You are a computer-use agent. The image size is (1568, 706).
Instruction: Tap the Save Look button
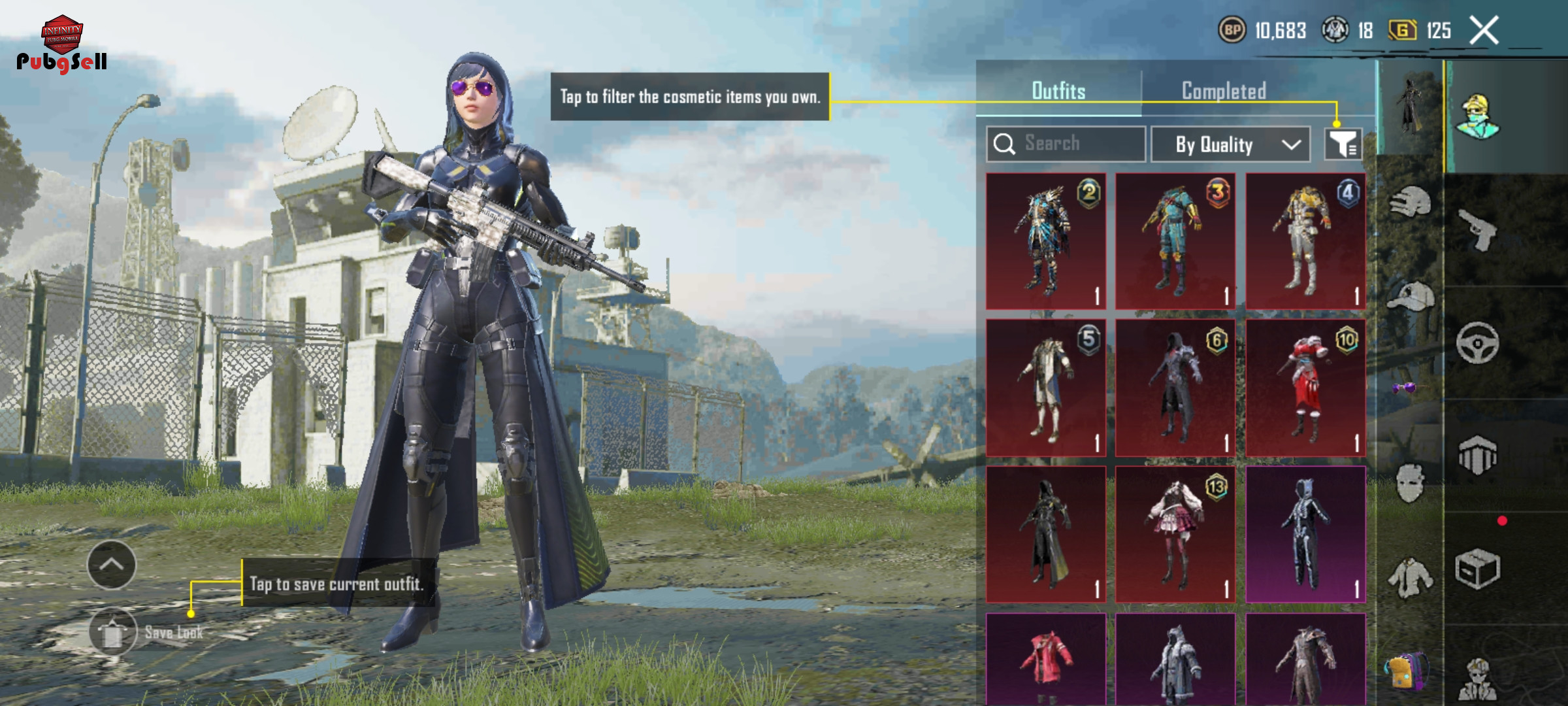pos(114,631)
